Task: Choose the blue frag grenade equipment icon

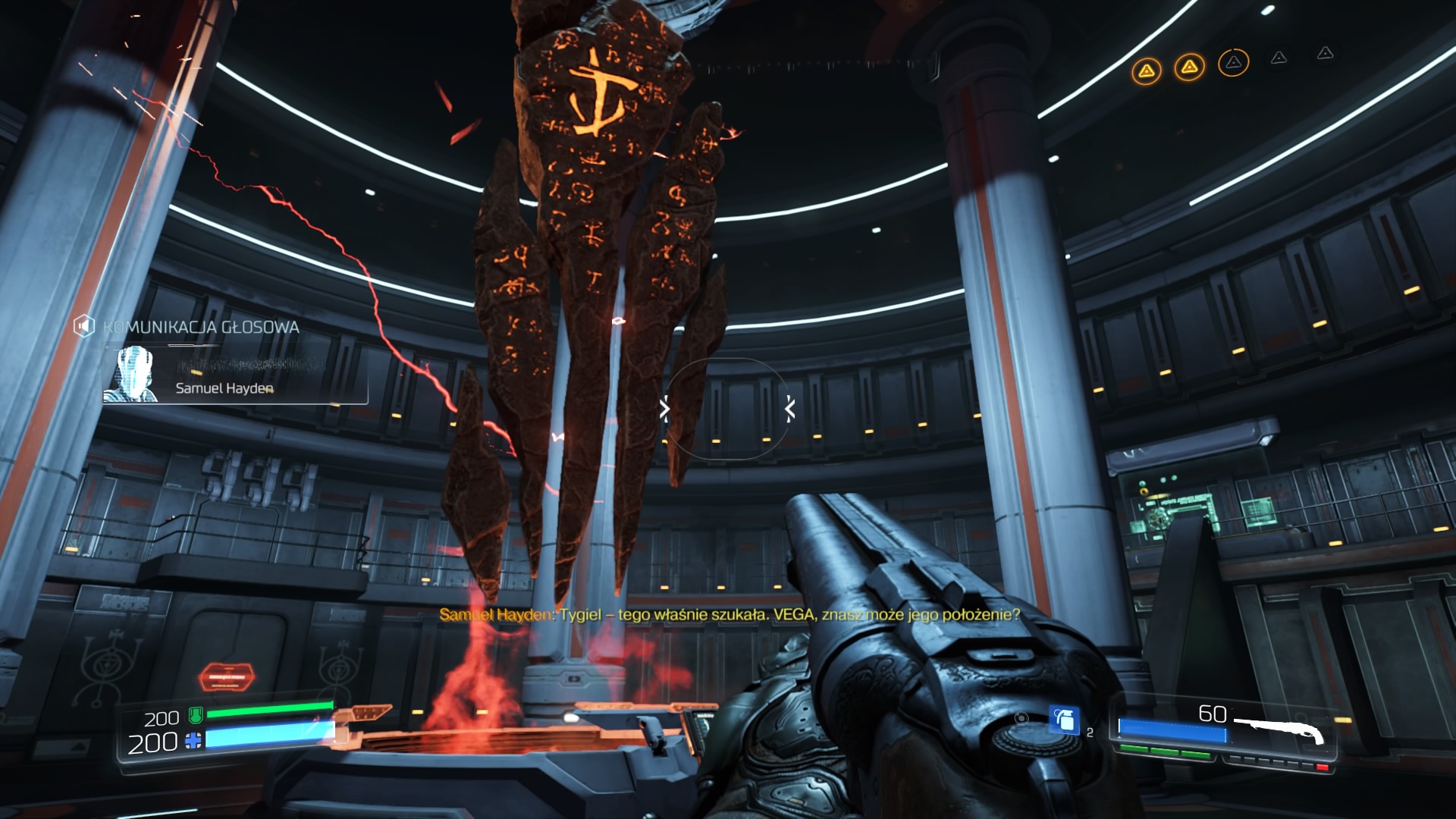Action: (x=1064, y=720)
